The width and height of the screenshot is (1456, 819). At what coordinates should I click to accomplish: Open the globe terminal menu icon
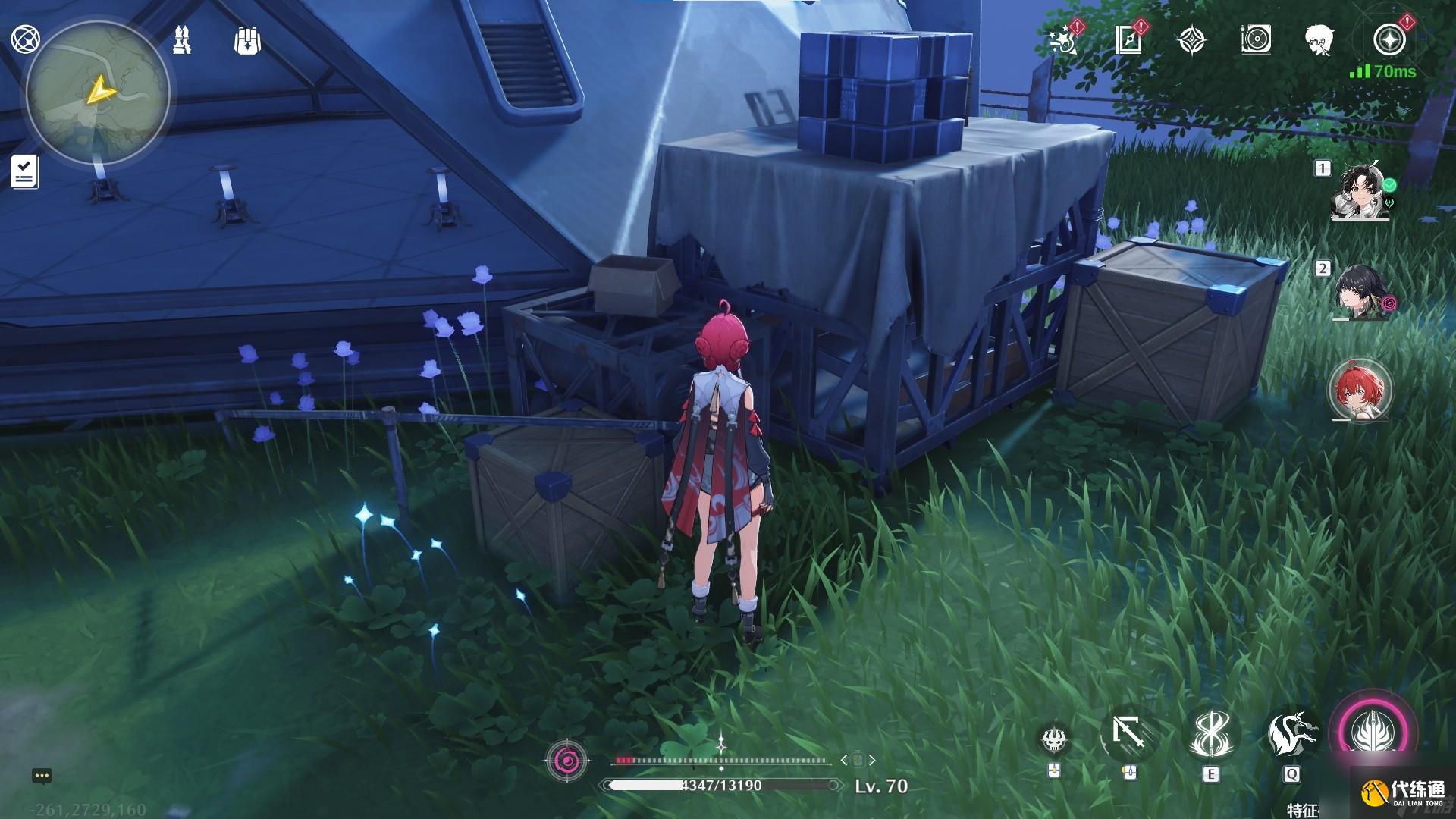coord(27,39)
